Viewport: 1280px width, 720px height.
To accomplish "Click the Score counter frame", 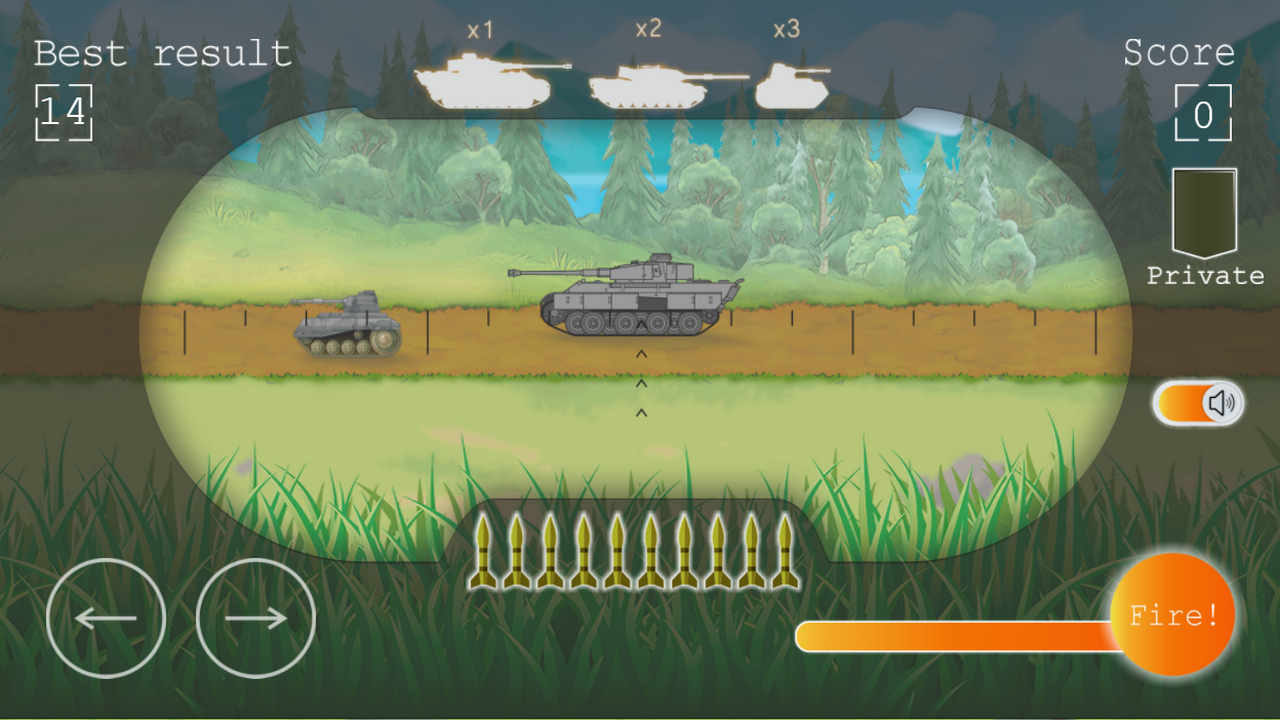I will pyautogui.click(x=1203, y=113).
